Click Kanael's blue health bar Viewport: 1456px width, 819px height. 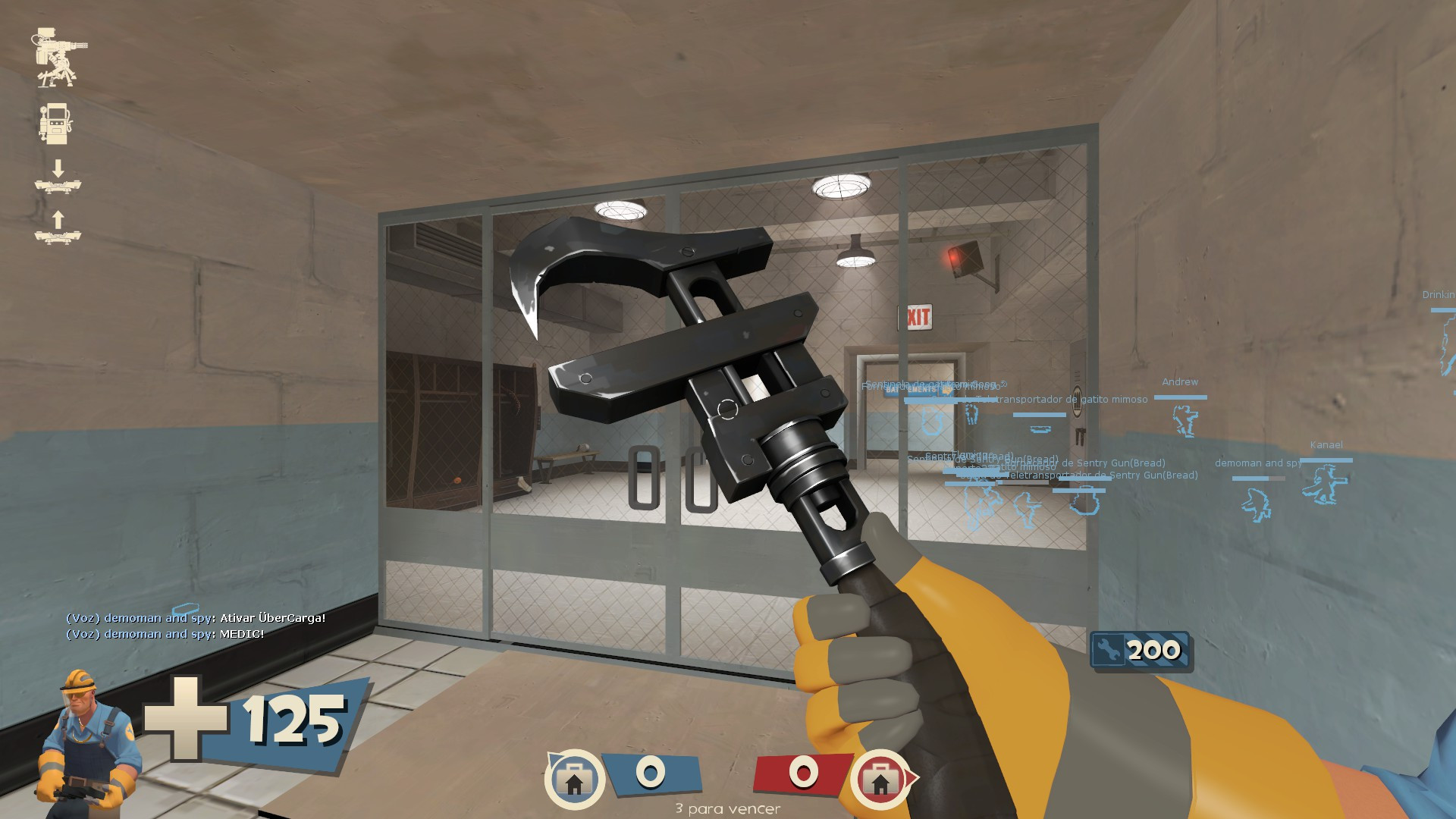[1326, 460]
